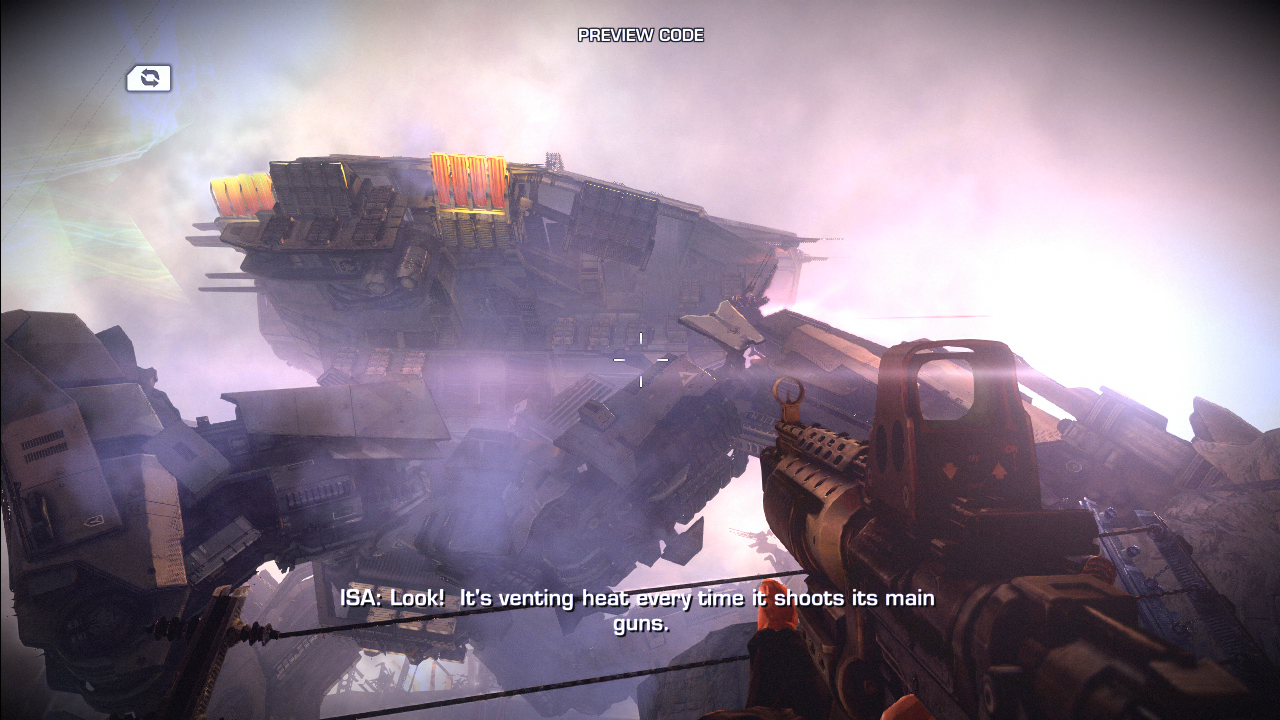Click the circular arrows swap icon
The height and width of the screenshot is (720, 1280).
[149, 78]
